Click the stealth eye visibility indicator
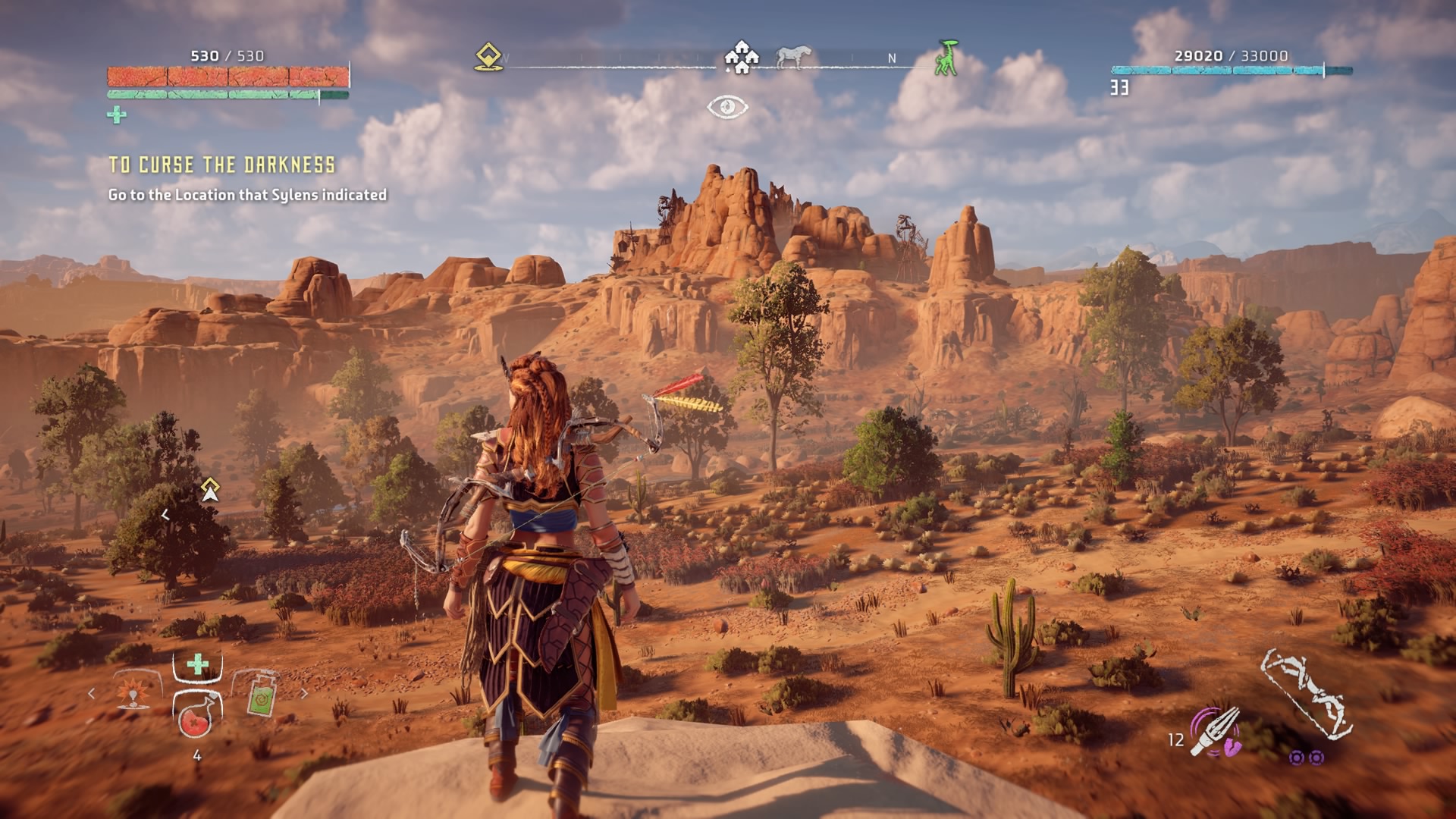Image resolution: width=1456 pixels, height=819 pixels. click(x=727, y=107)
